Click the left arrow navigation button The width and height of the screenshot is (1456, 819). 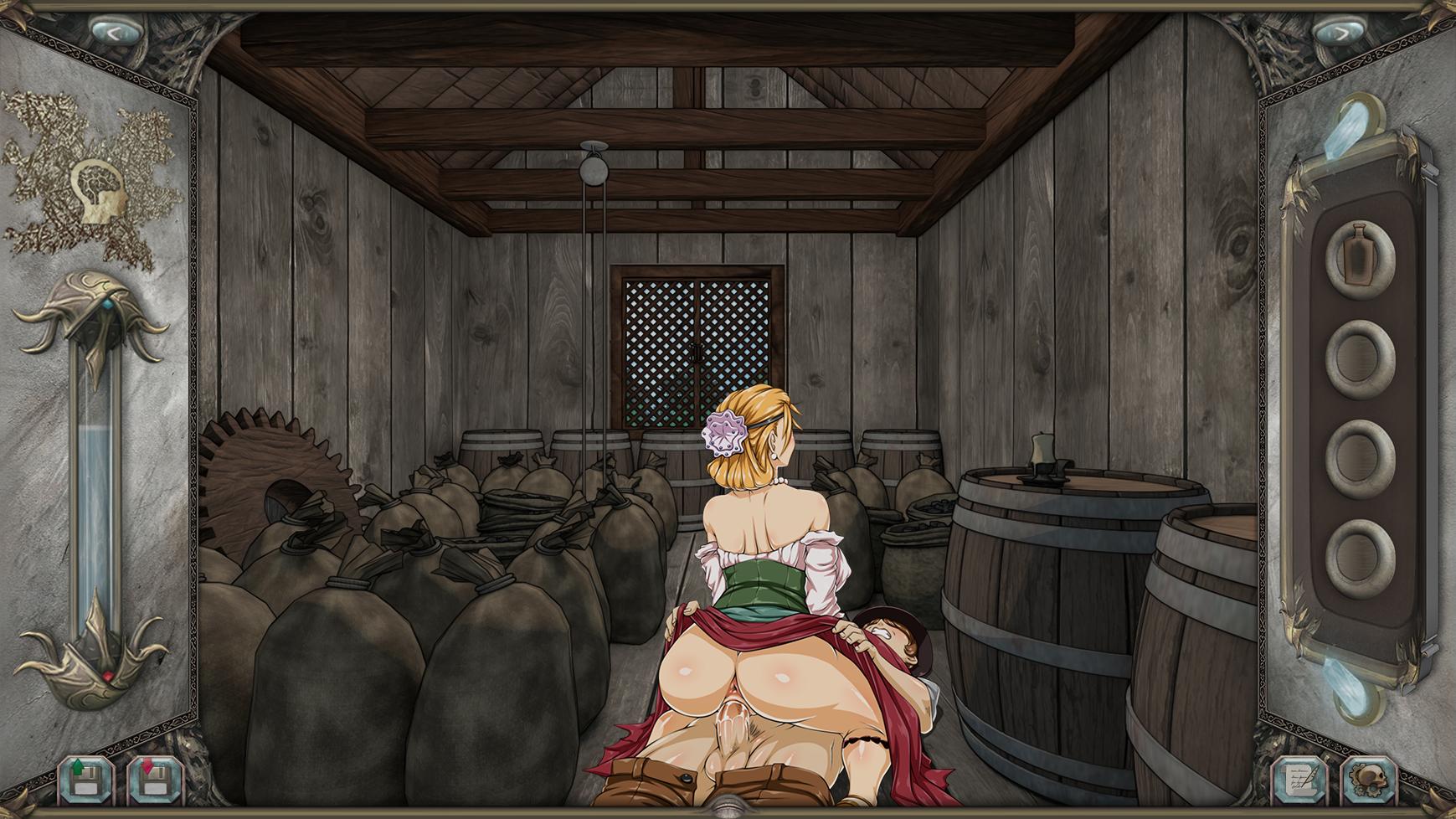tap(114, 32)
